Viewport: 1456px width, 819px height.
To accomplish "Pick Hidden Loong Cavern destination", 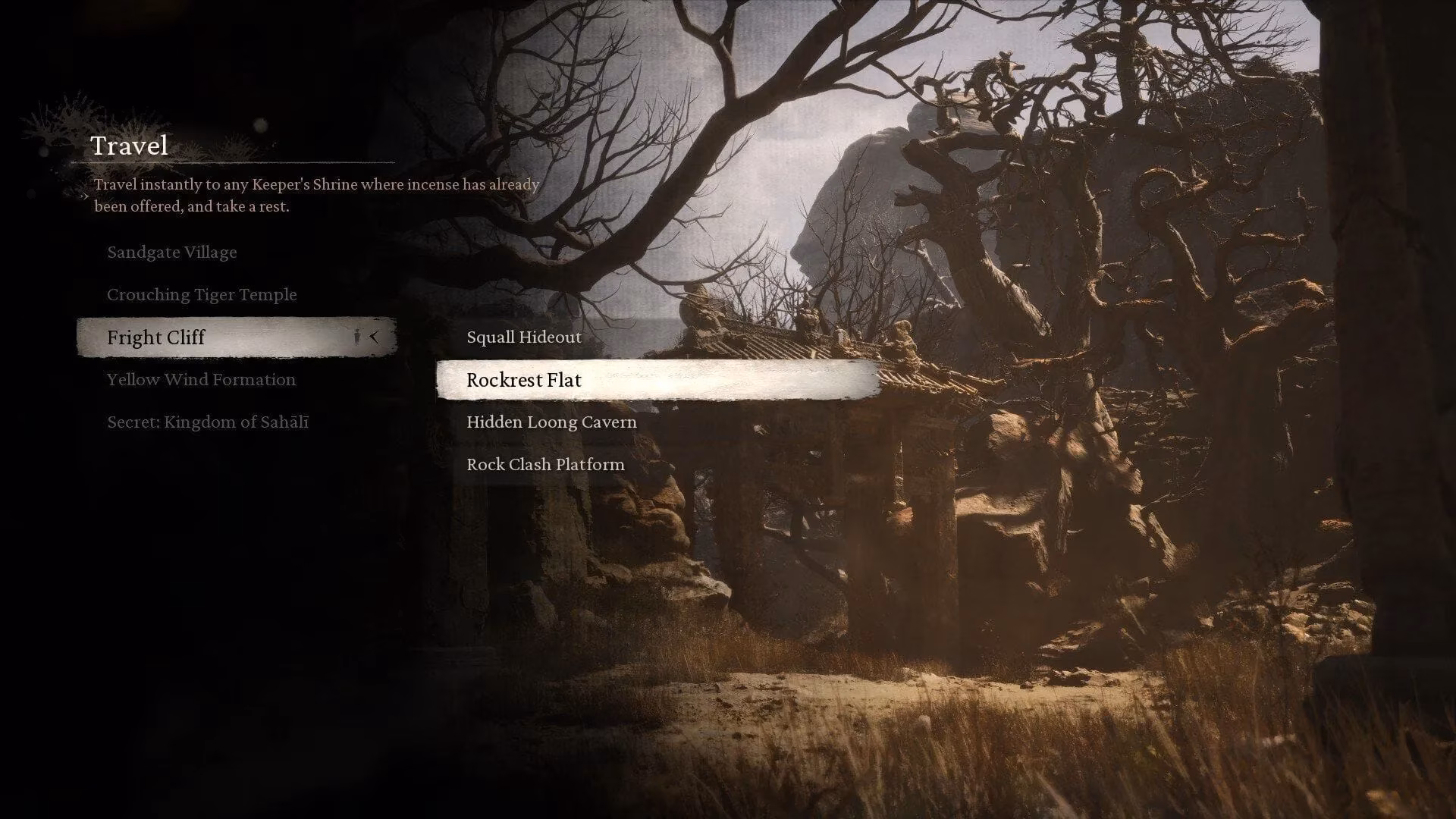I will coord(551,422).
